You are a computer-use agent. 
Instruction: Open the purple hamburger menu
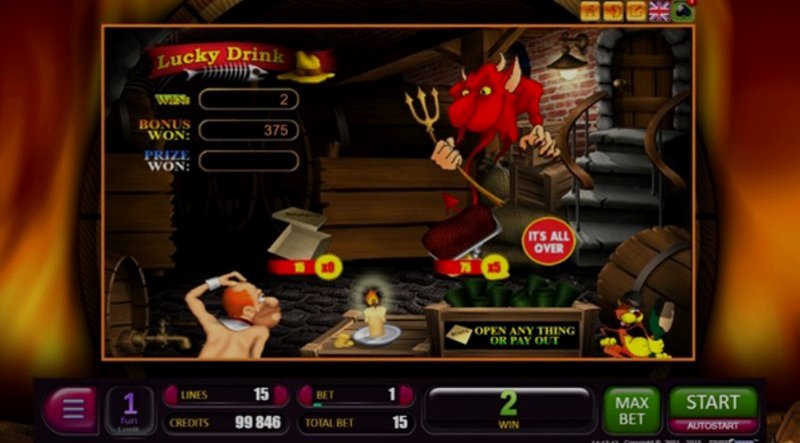coord(71,410)
